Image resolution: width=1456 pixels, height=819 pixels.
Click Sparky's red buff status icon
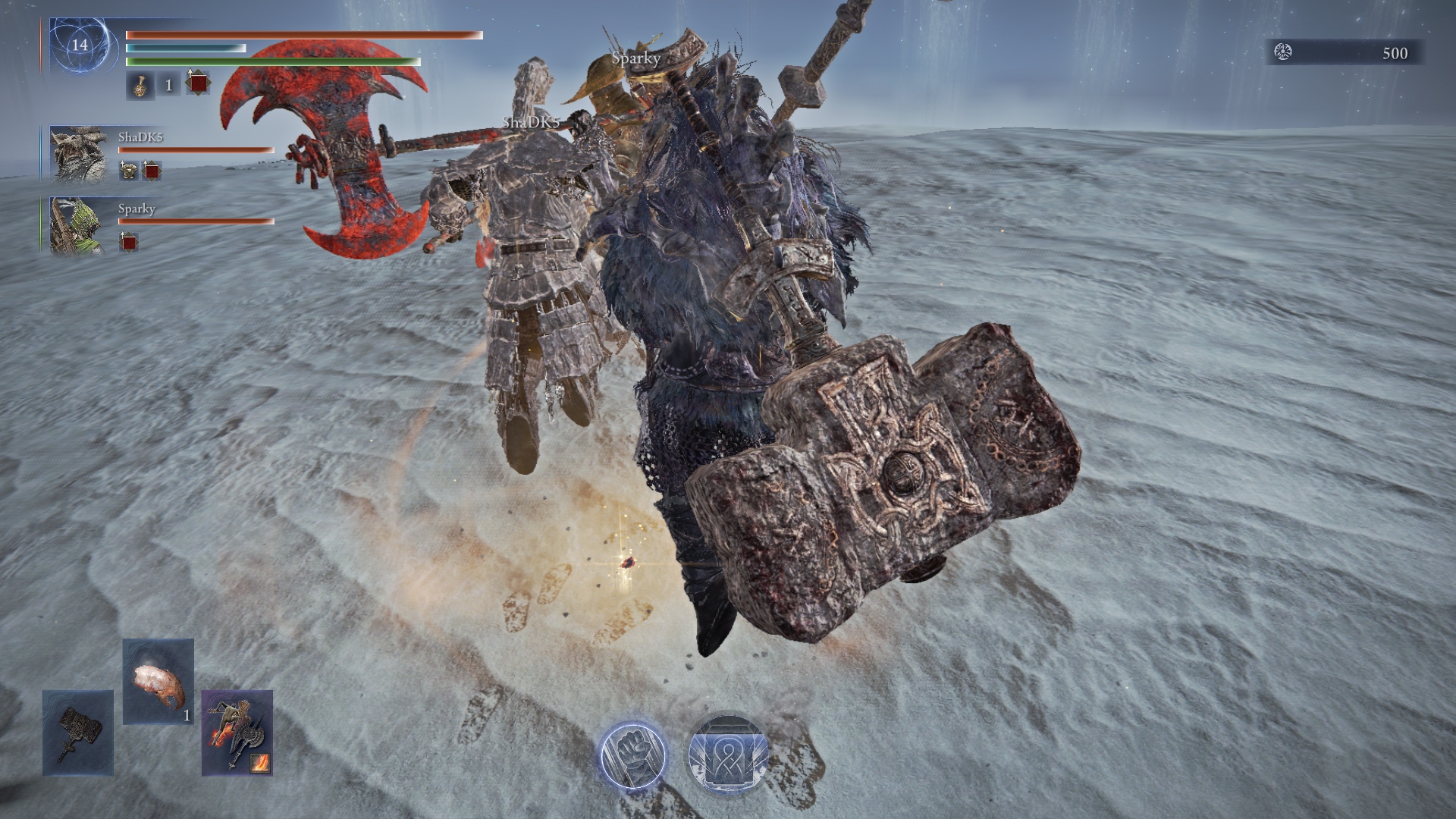[129, 243]
